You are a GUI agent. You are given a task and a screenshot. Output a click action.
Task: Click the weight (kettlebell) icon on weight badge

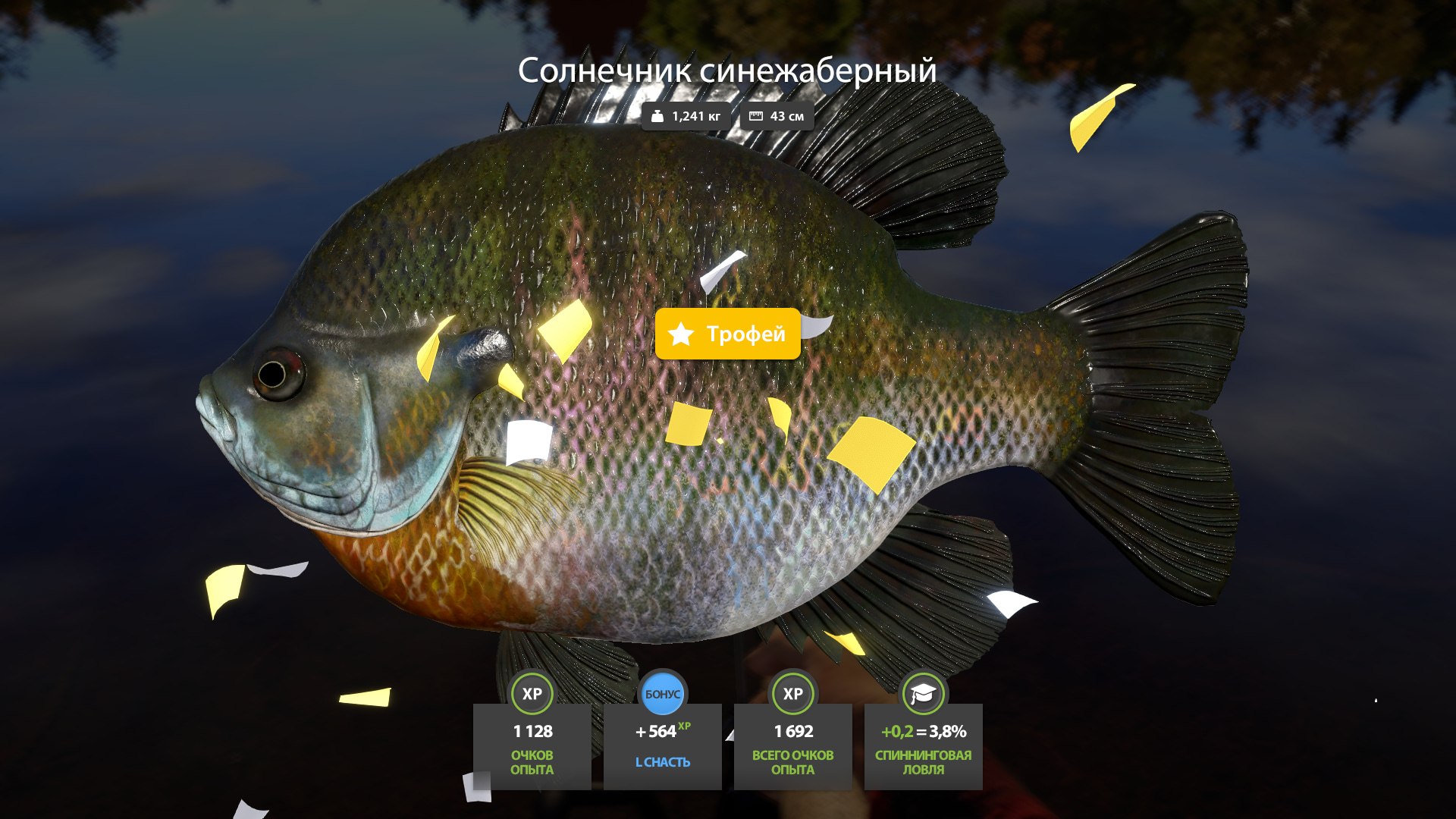click(657, 116)
